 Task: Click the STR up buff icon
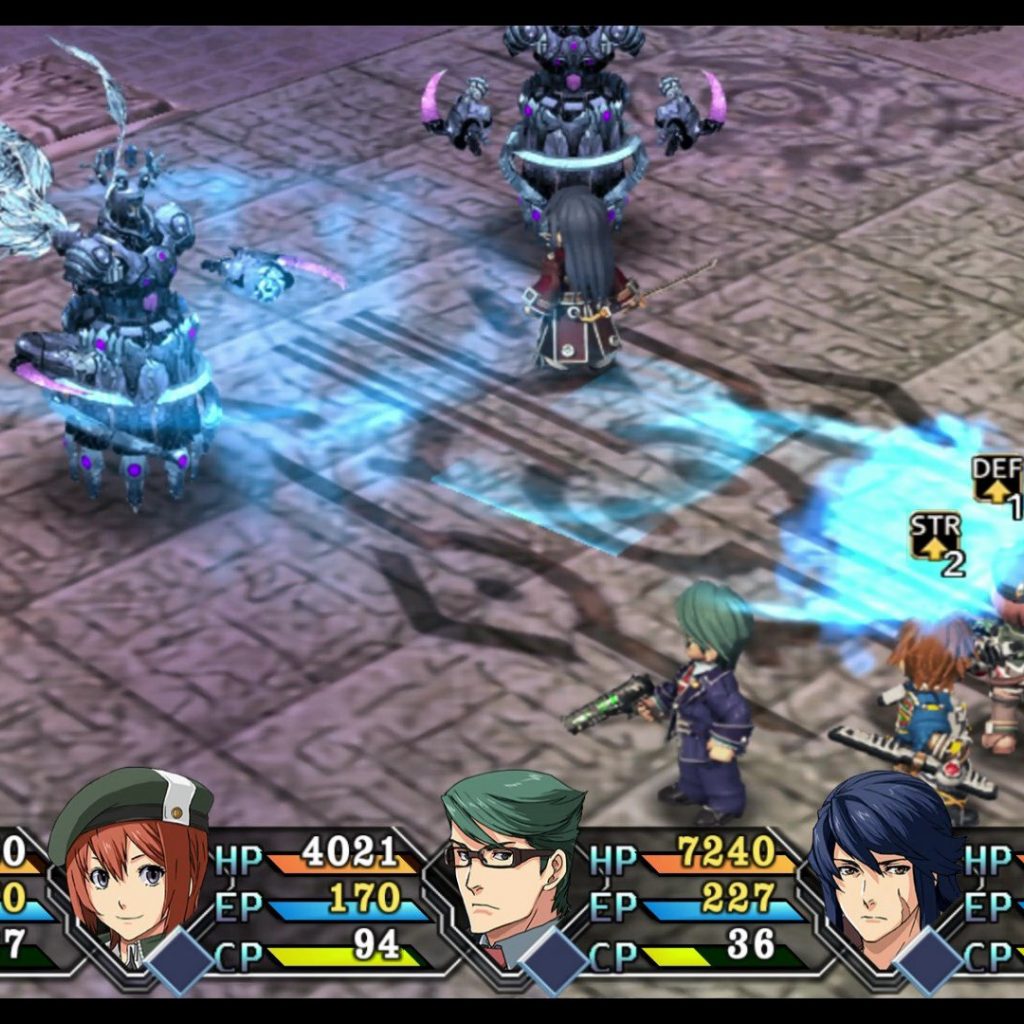(935, 538)
